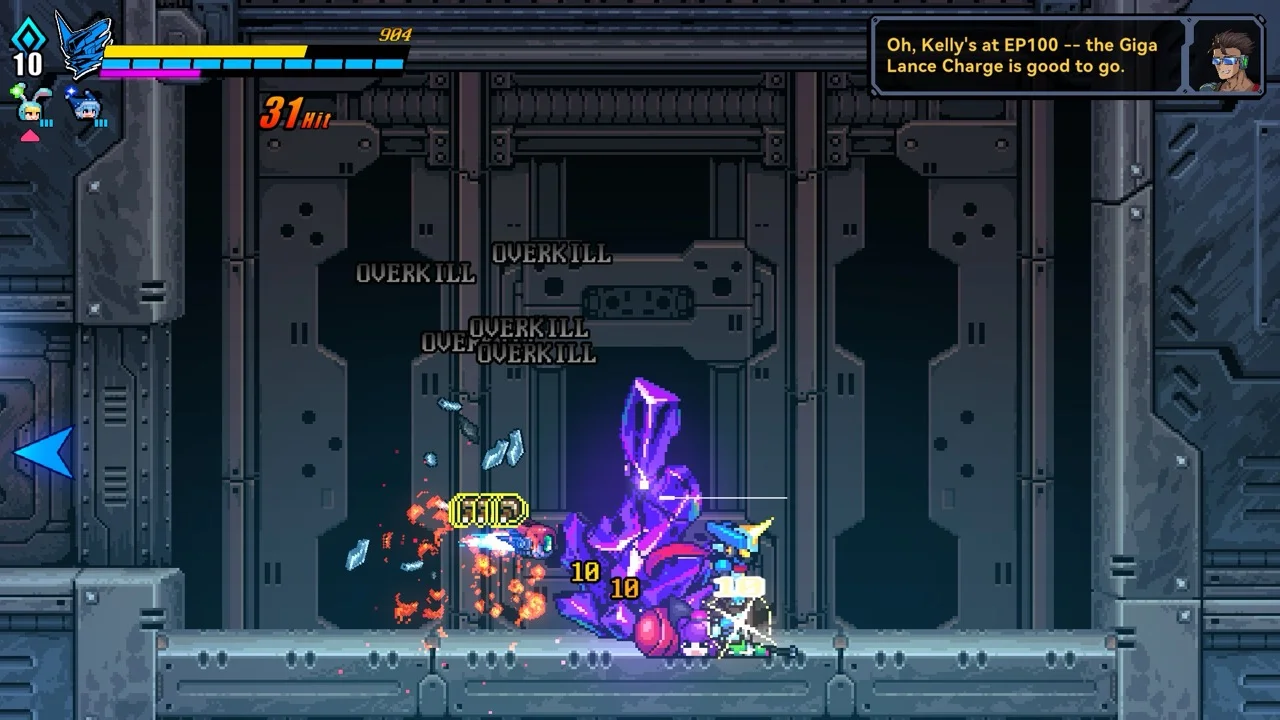
Task: Click the cyan diamond crystal counter icon
Action: click(27, 37)
